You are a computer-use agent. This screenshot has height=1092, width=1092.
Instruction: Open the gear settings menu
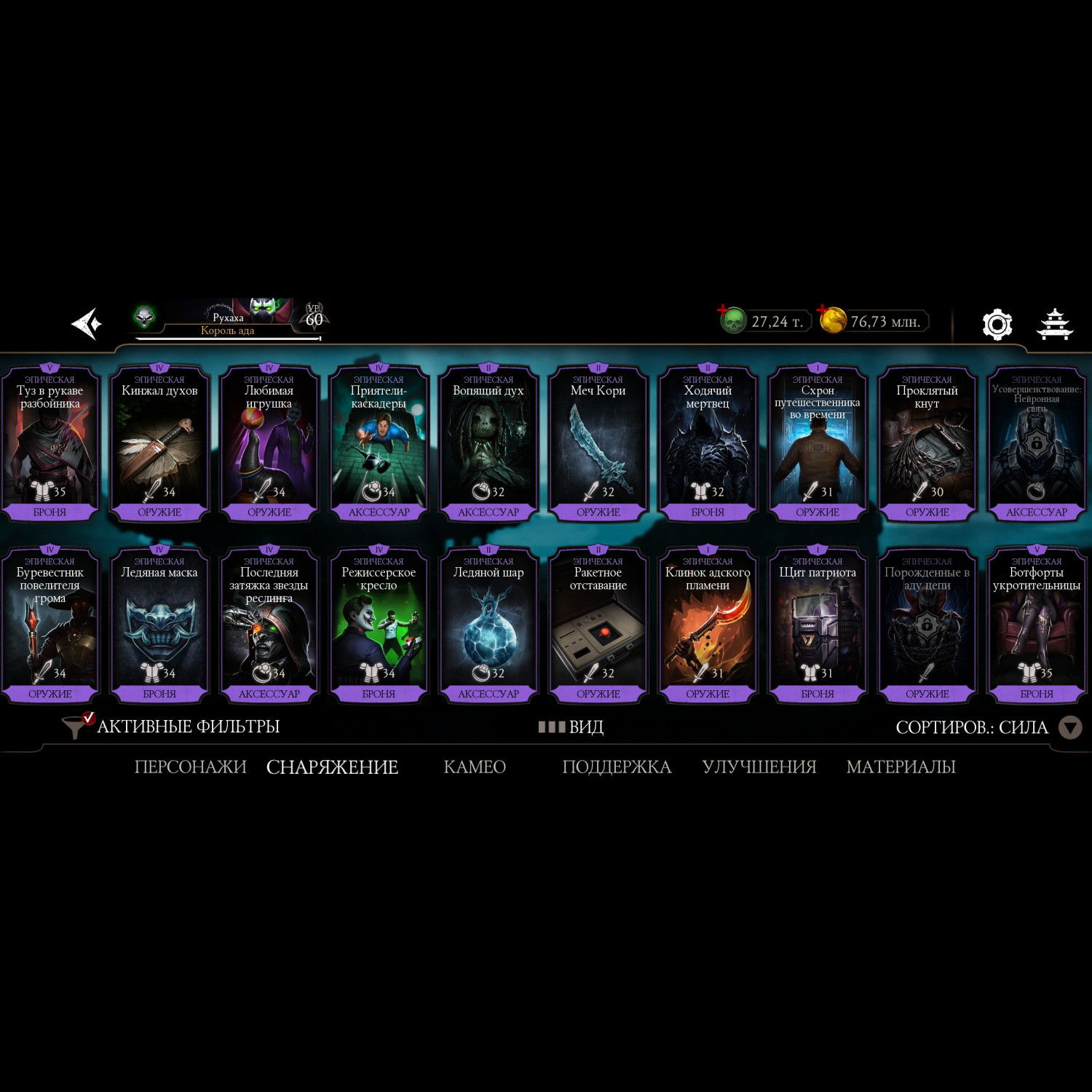tap(997, 325)
